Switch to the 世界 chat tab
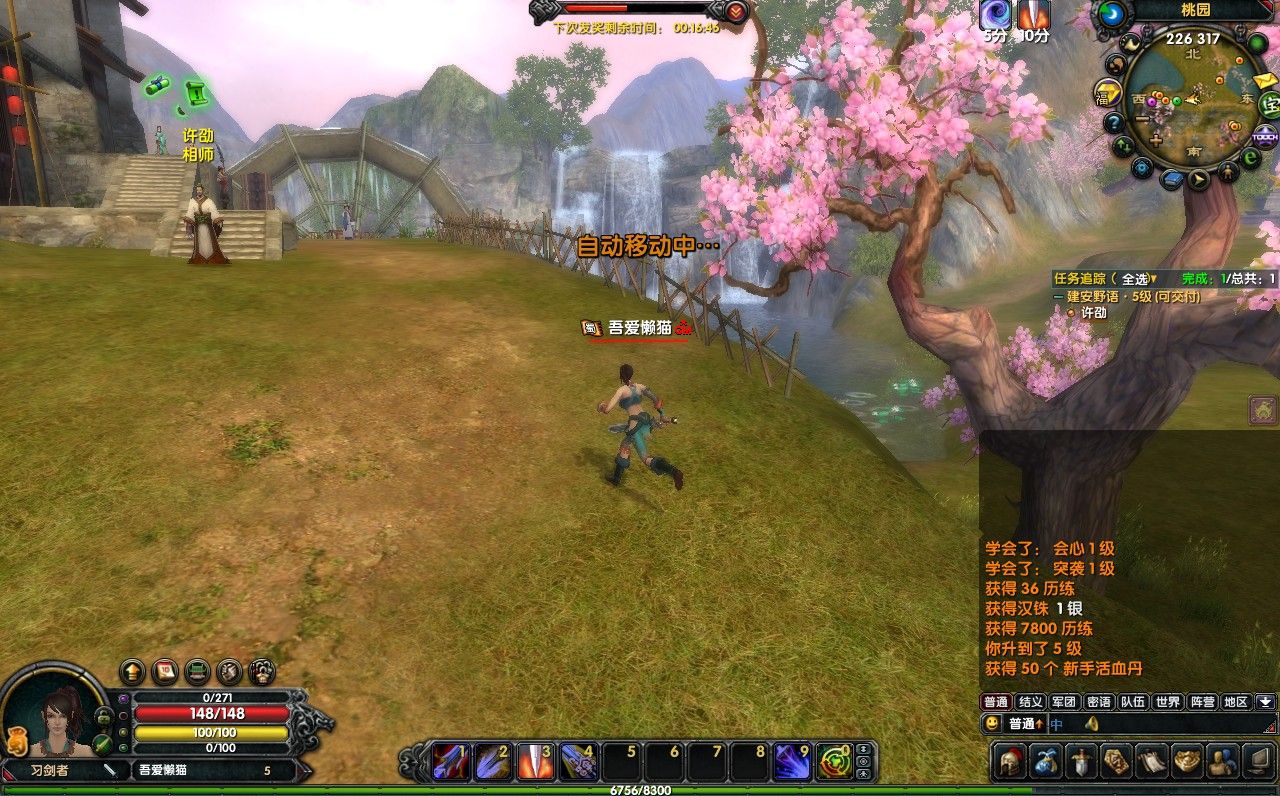The height and width of the screenshot is (796, 1280). pos(1167,702)
